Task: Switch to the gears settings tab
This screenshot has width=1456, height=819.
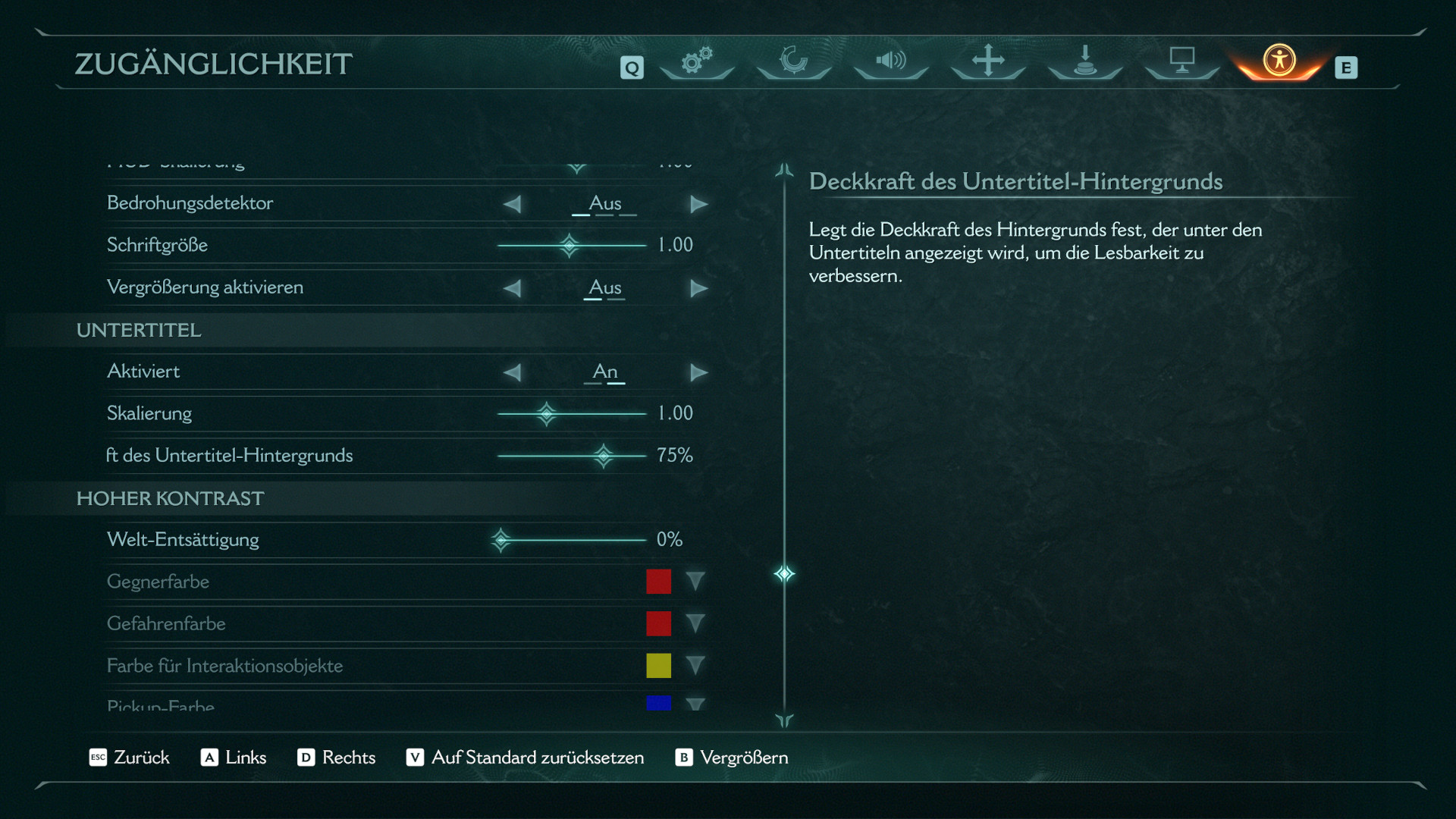Action: coord(697,60)
